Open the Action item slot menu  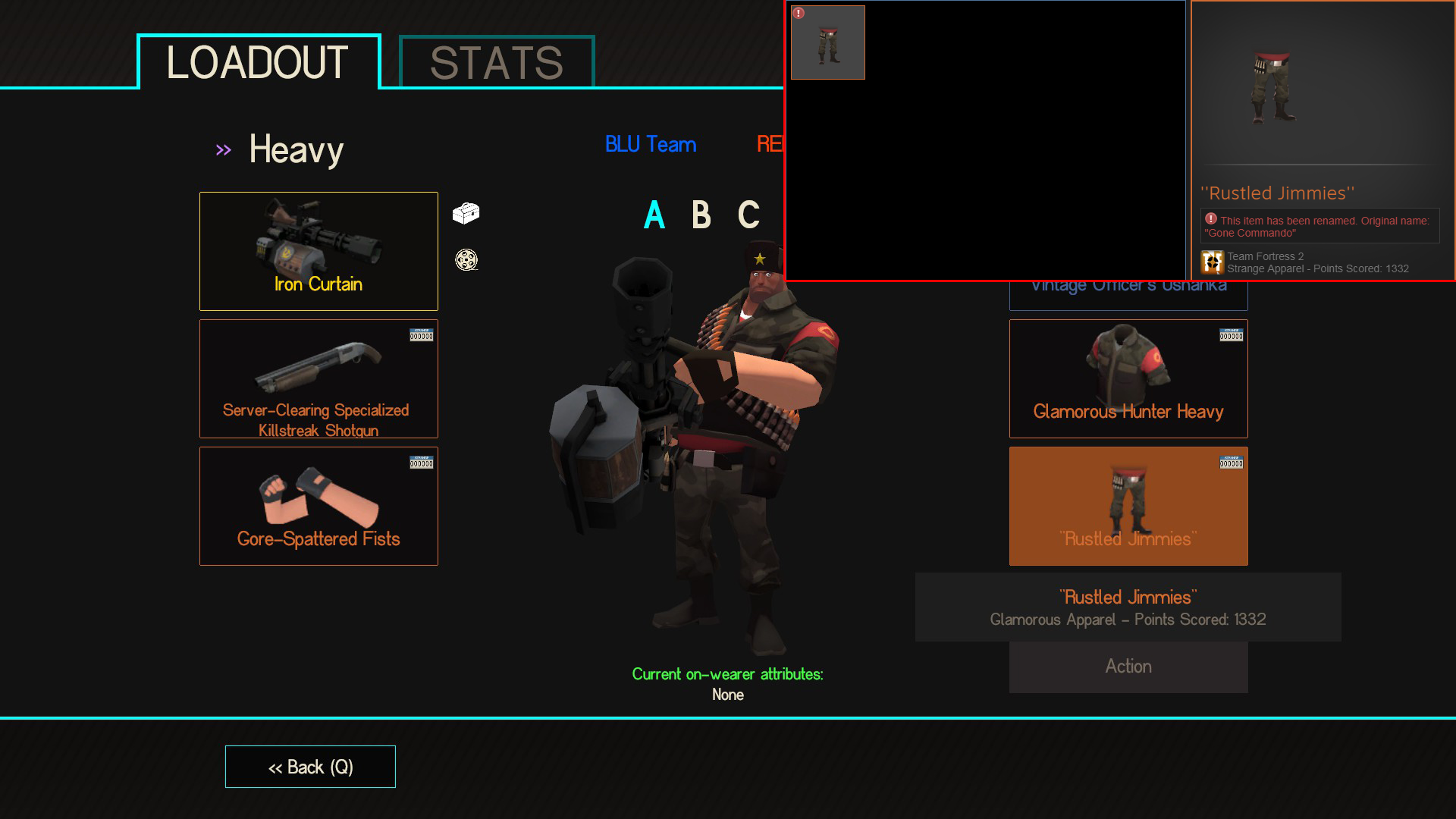click(1128, 666)
